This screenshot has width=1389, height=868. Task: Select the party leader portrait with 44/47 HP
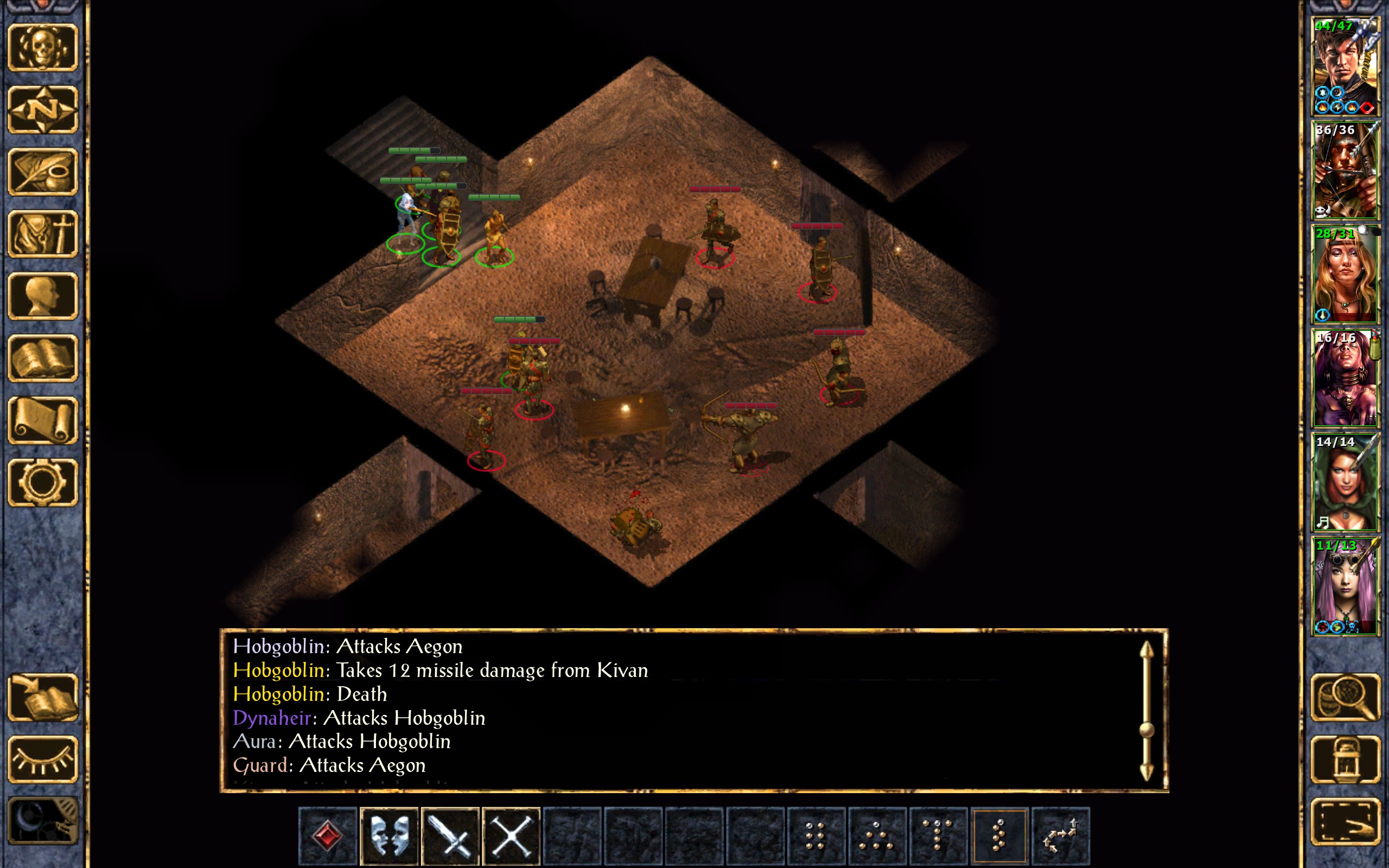pos(1345,67)
